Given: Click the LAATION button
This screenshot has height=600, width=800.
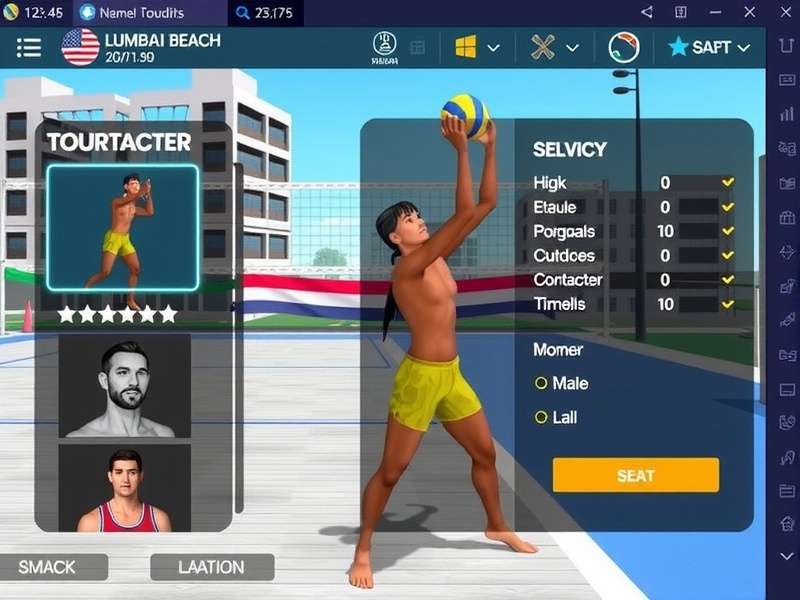Looking at the screenshot, I should point(211,567).
